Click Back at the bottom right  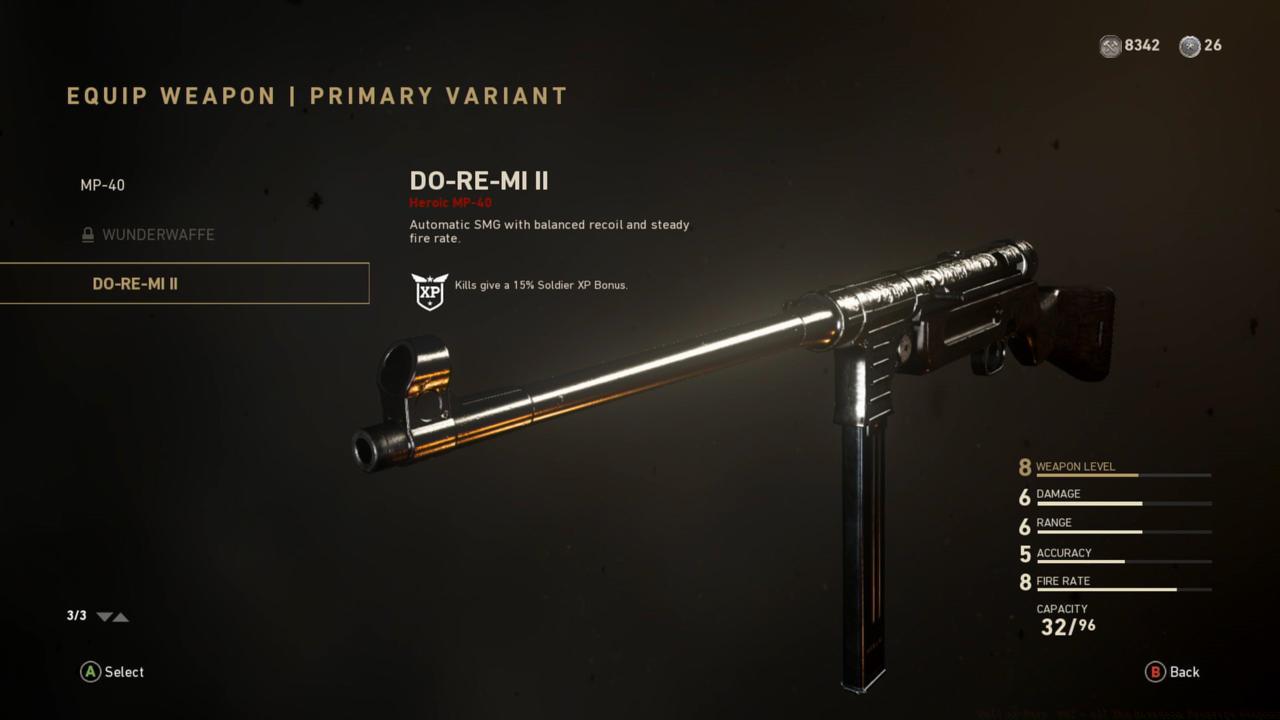(1174, 672)
